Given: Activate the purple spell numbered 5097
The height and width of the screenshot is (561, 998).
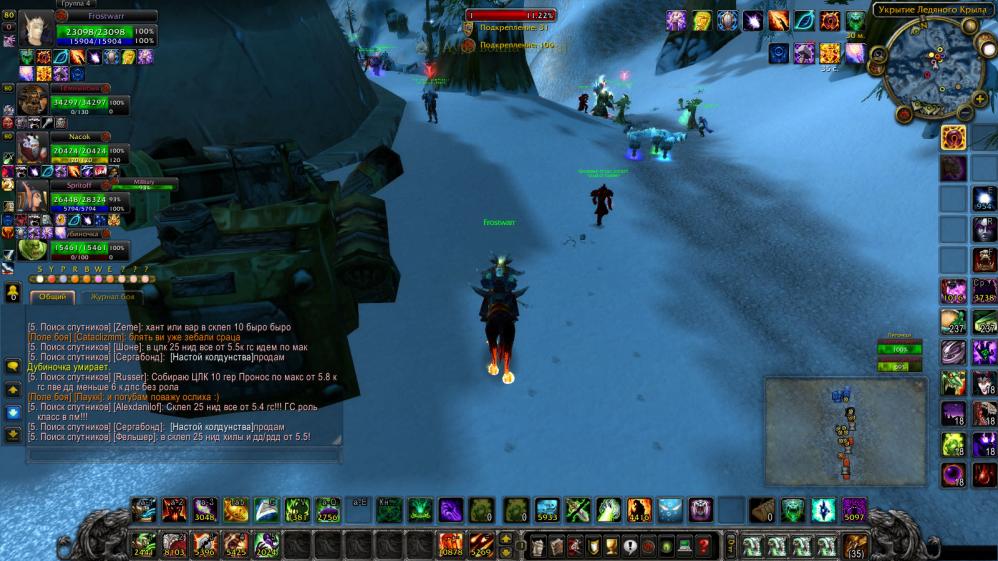Looking at the screenshot, I should [x=854, y=510].
